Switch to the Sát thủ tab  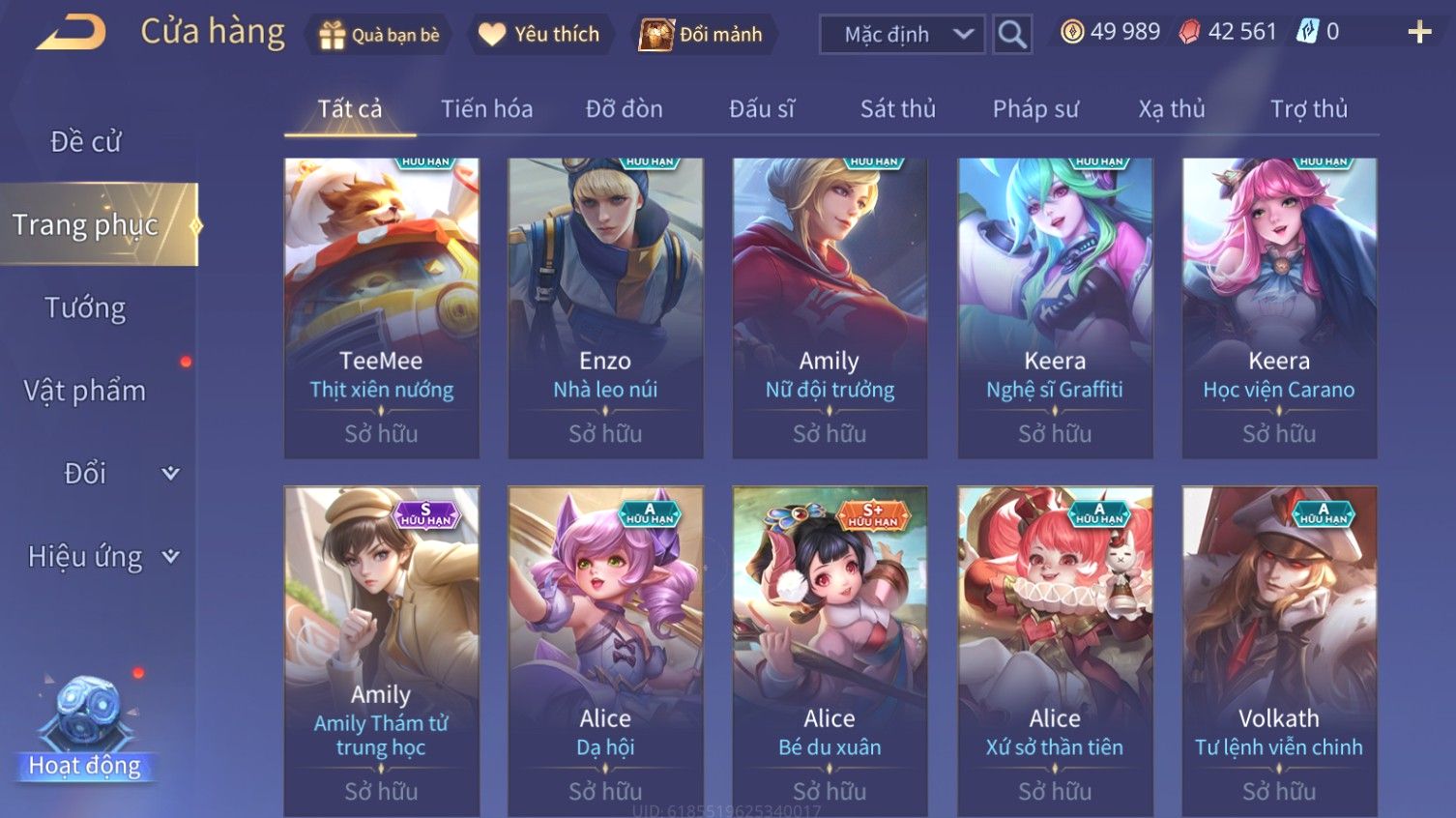(x=897, y=109)
